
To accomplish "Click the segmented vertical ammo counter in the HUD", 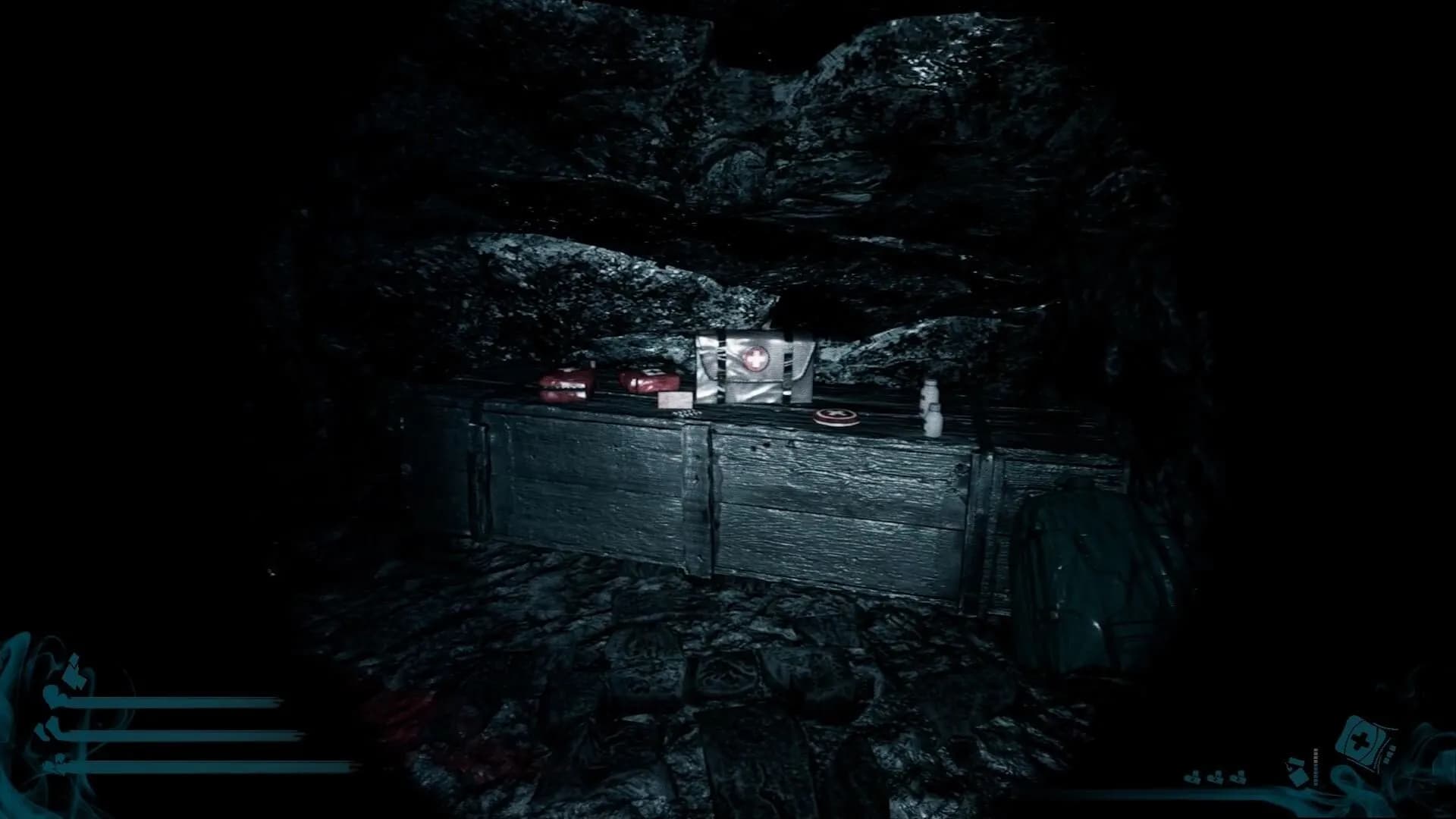I will click(1315, 767).
